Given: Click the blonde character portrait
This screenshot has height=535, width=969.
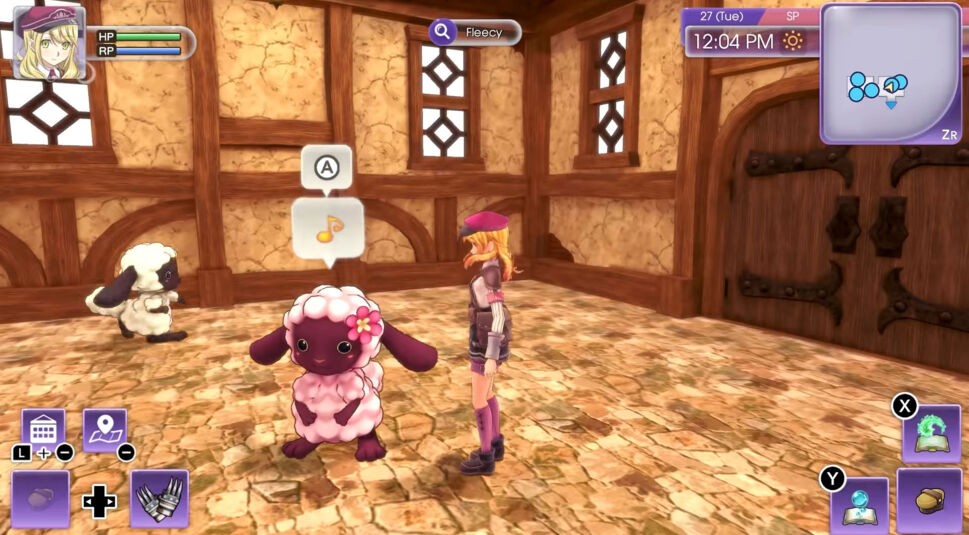Looking at the screenshot, I should click(48, 42).
